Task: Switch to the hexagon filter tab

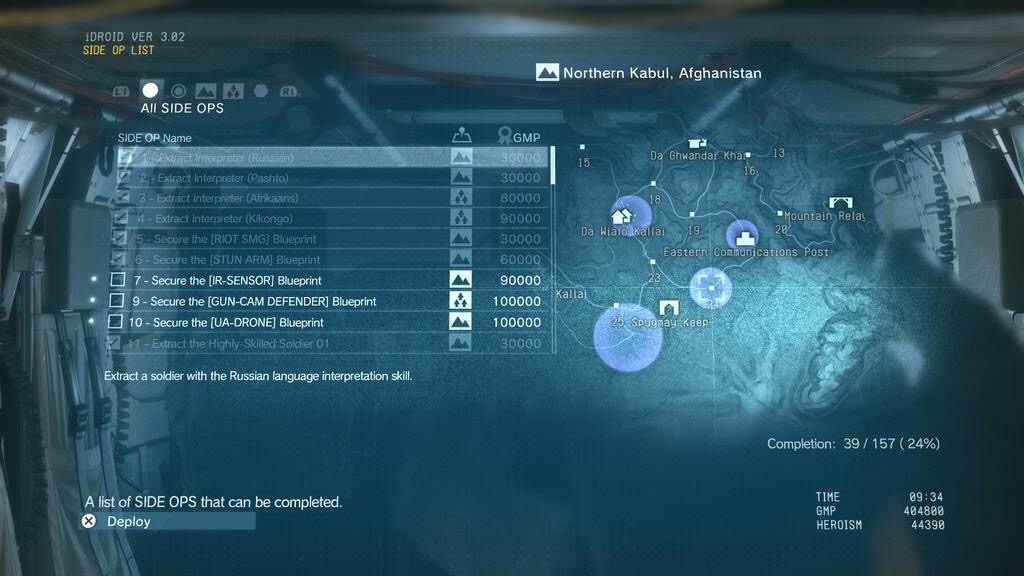Action: click(260, 91)
